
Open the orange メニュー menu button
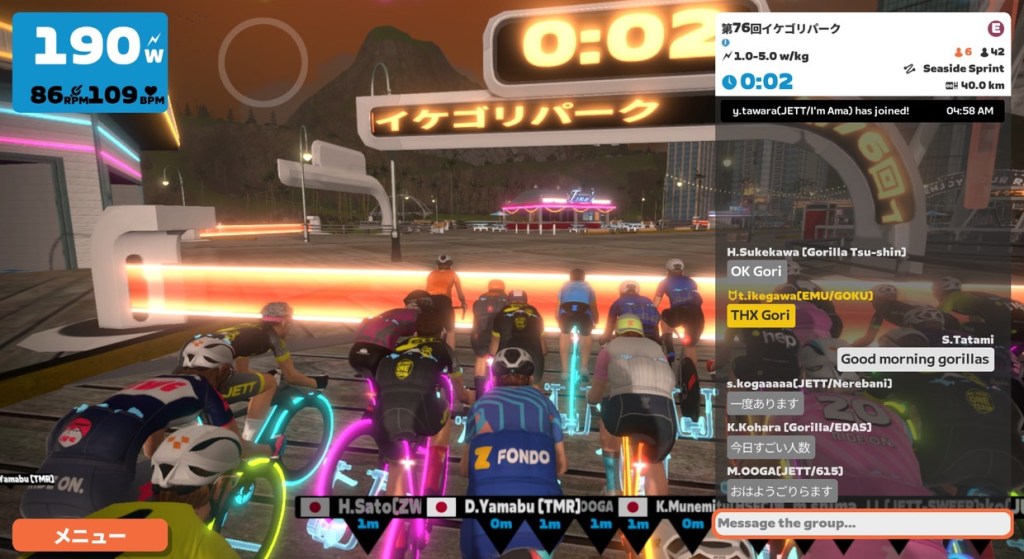90,536
